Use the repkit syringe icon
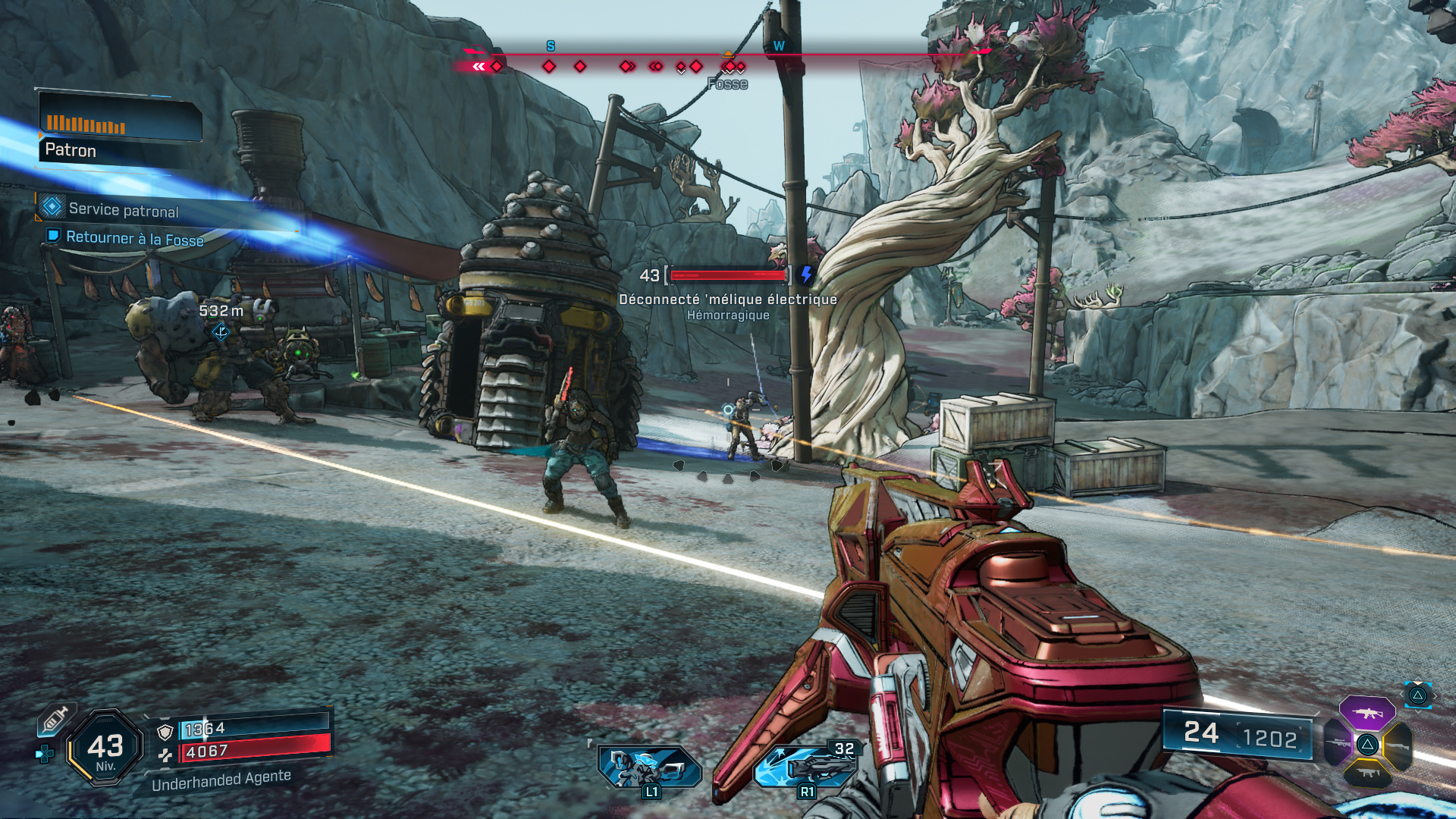Screen dimensions: 1456x819 tap(55, 719)
